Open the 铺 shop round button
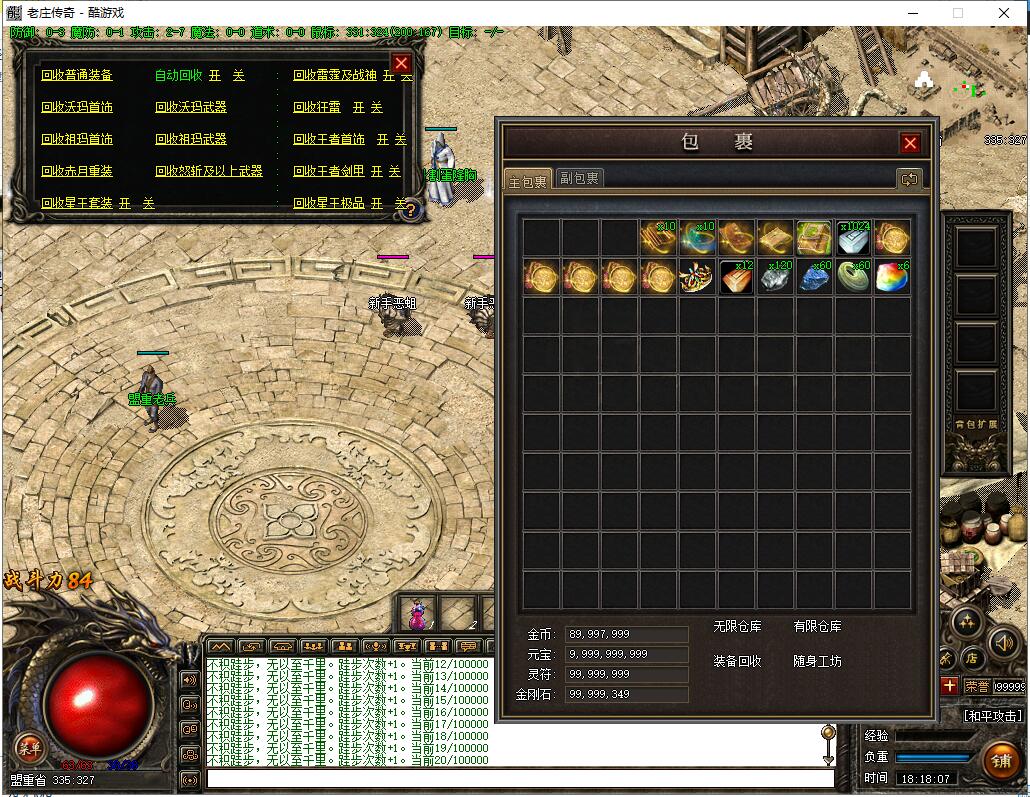The image size is (1030, 797). [x=1000, y=760]
